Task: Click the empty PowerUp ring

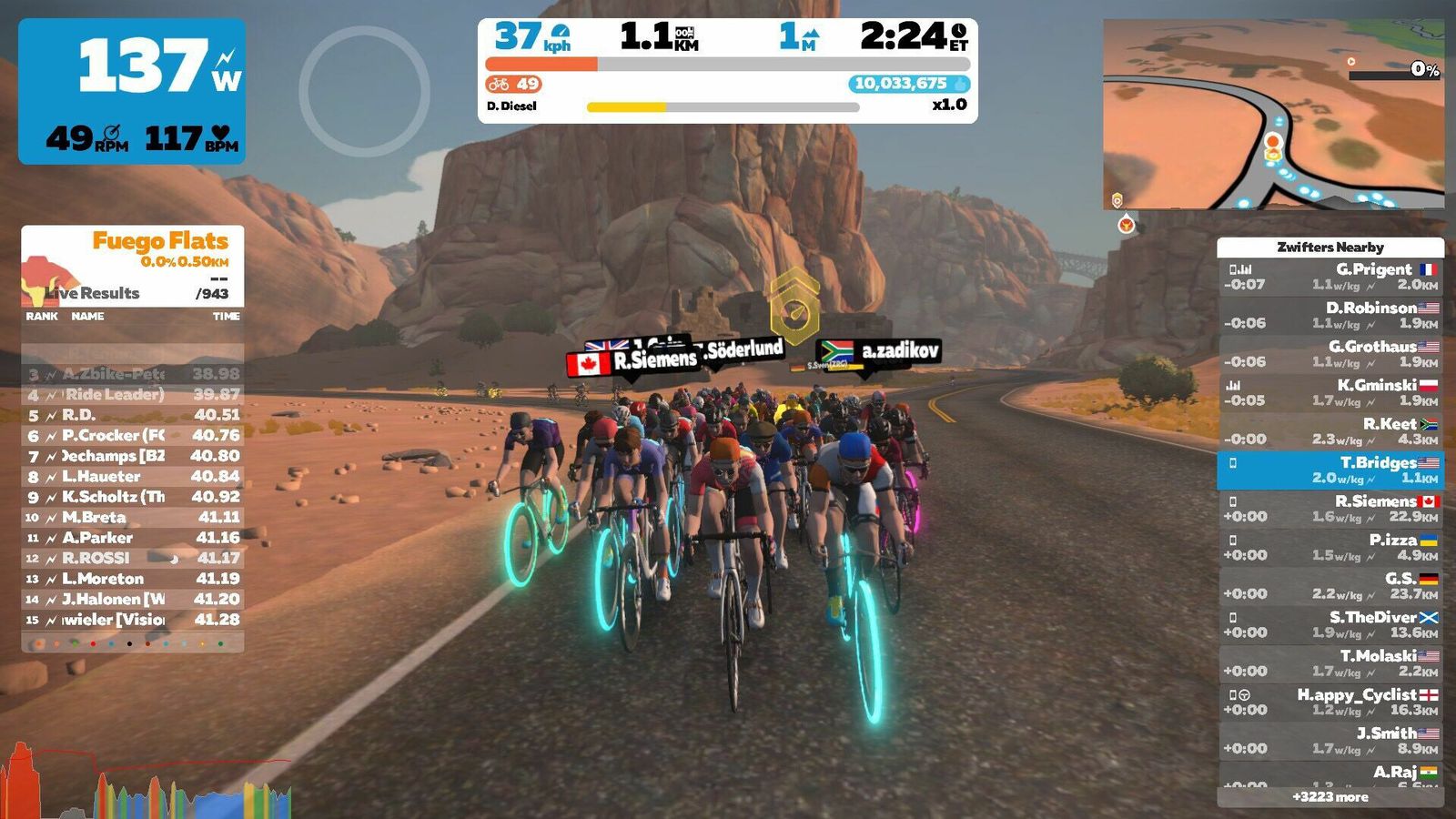Action: [x=364, y=91]
